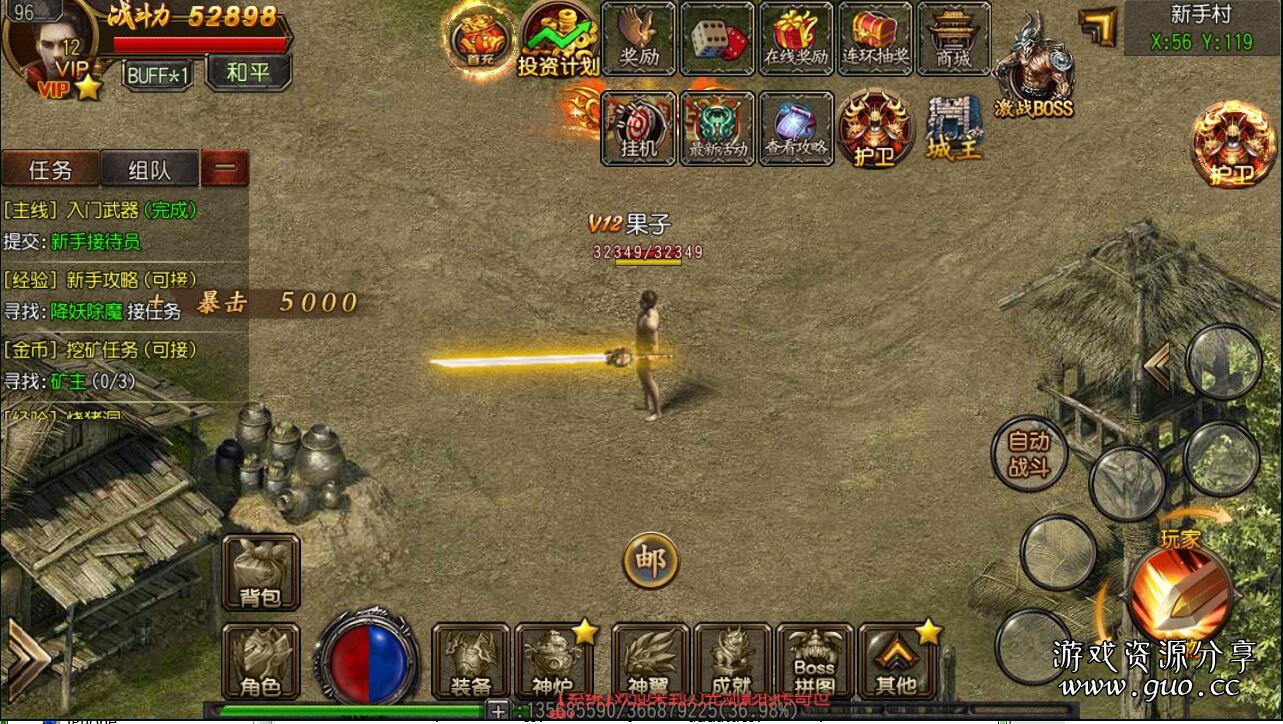Collapse the quest panel with minus button

[225, 169]
